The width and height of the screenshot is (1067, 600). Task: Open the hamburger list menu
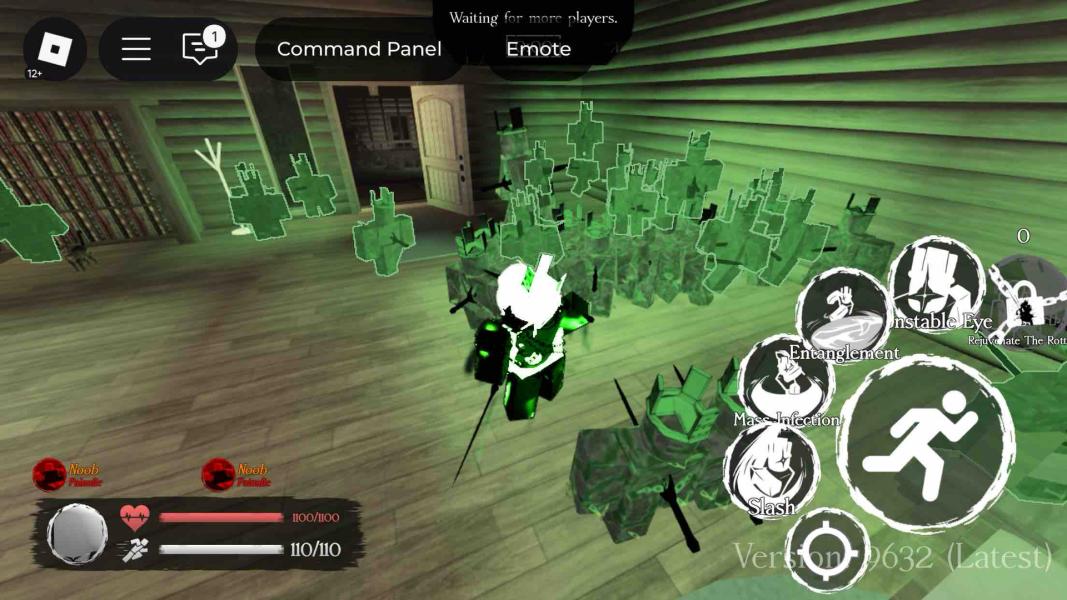(x=136, y=49)
